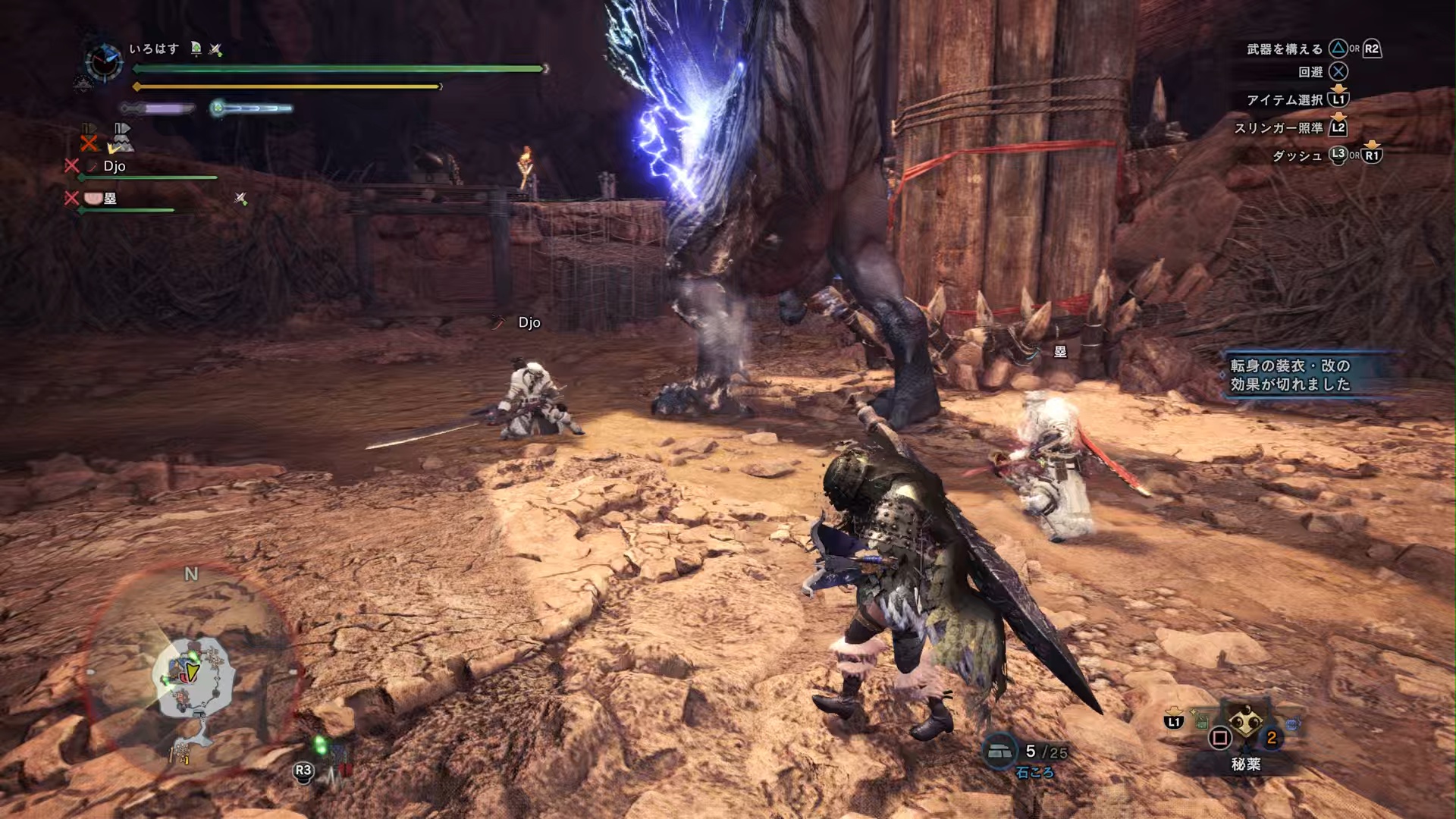1456x819 pixels.
Task: Click the 転身の装衣・改 expiry notification
Action: (1290, 375)
